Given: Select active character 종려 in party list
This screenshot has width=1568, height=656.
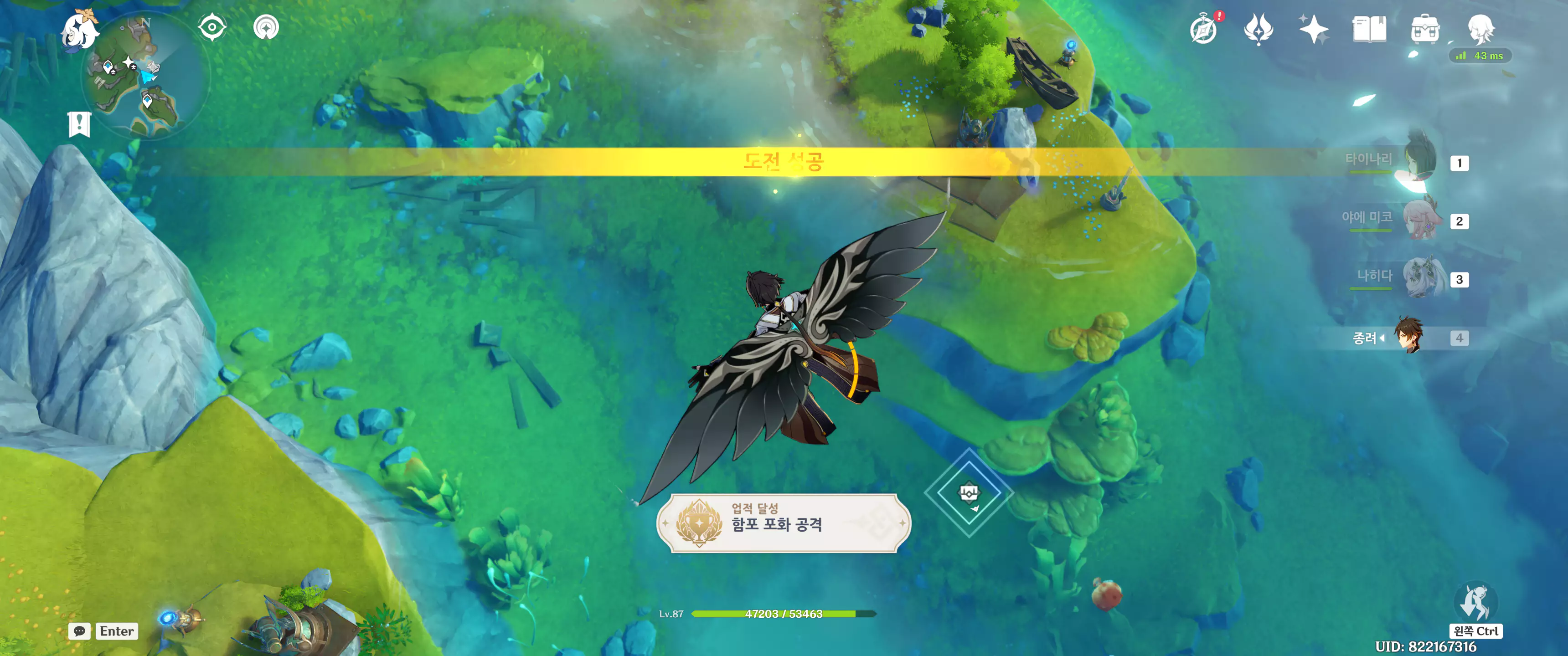Looking at the screenshot, I should (1408, 337).
